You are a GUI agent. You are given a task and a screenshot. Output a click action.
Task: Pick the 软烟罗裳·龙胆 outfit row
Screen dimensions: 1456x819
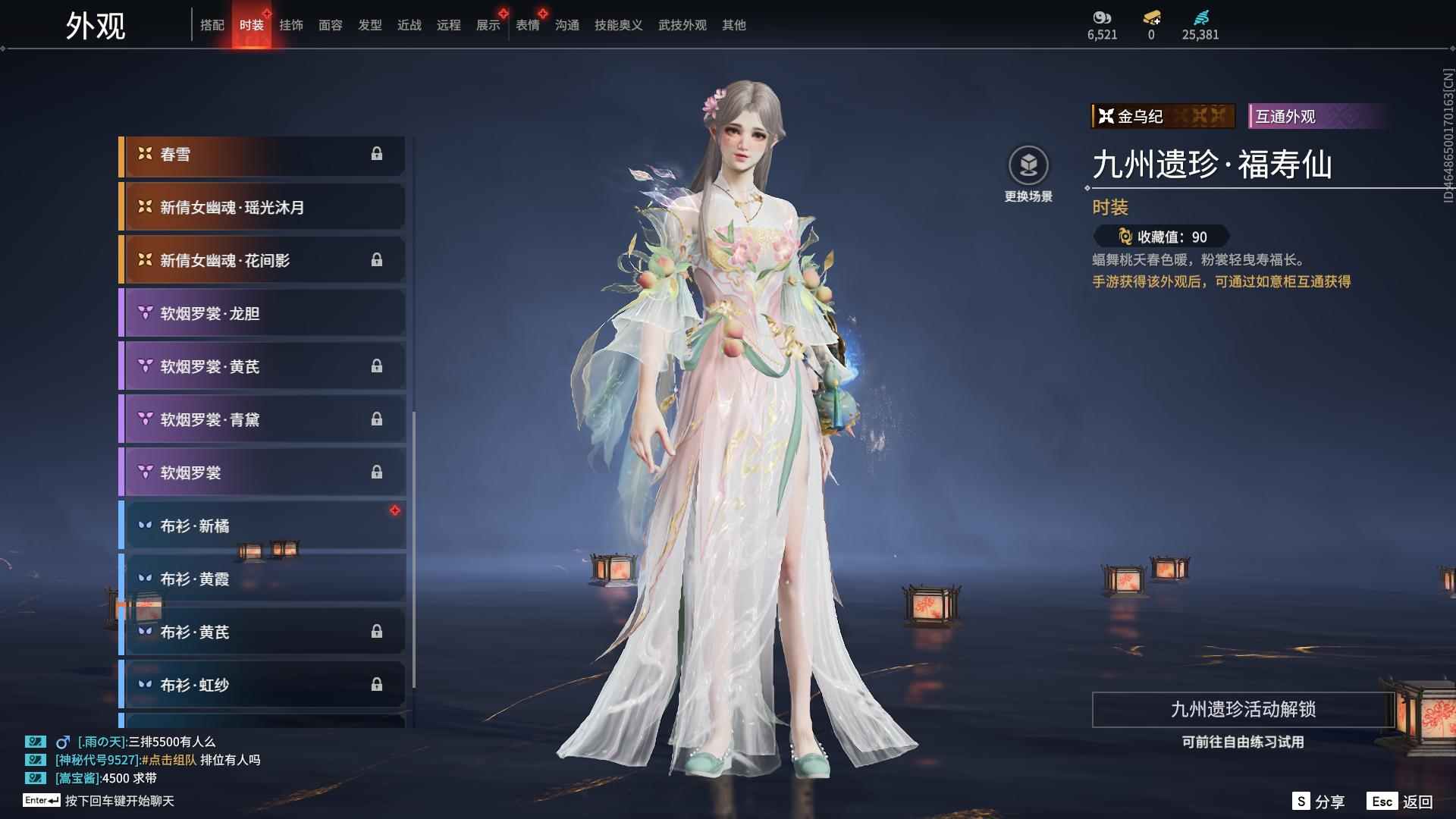tap(262, 314)
